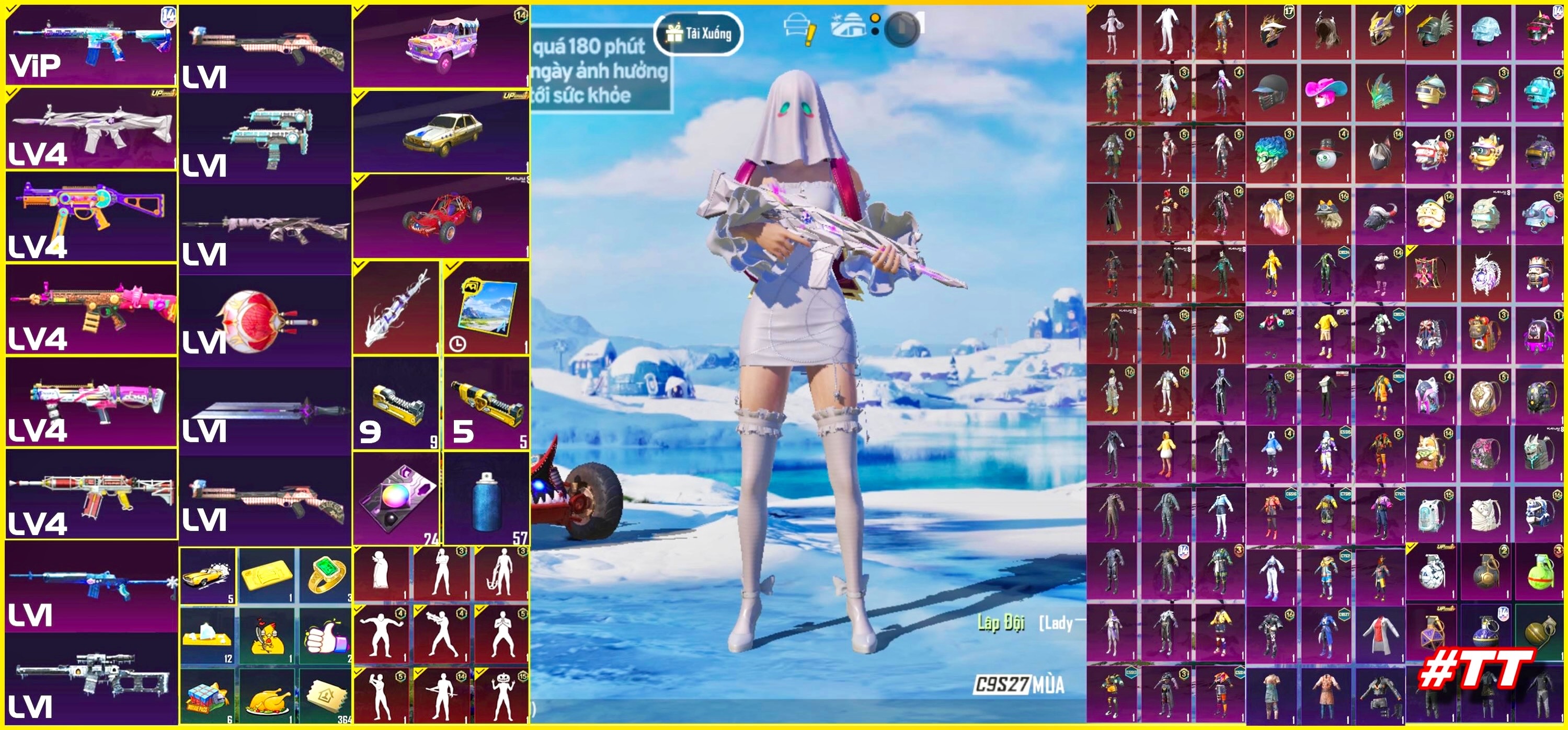Viewport: 1568px width, 730px height.
Task: Pick the red buggy vehicle skin
Action: tap(440, 216)
